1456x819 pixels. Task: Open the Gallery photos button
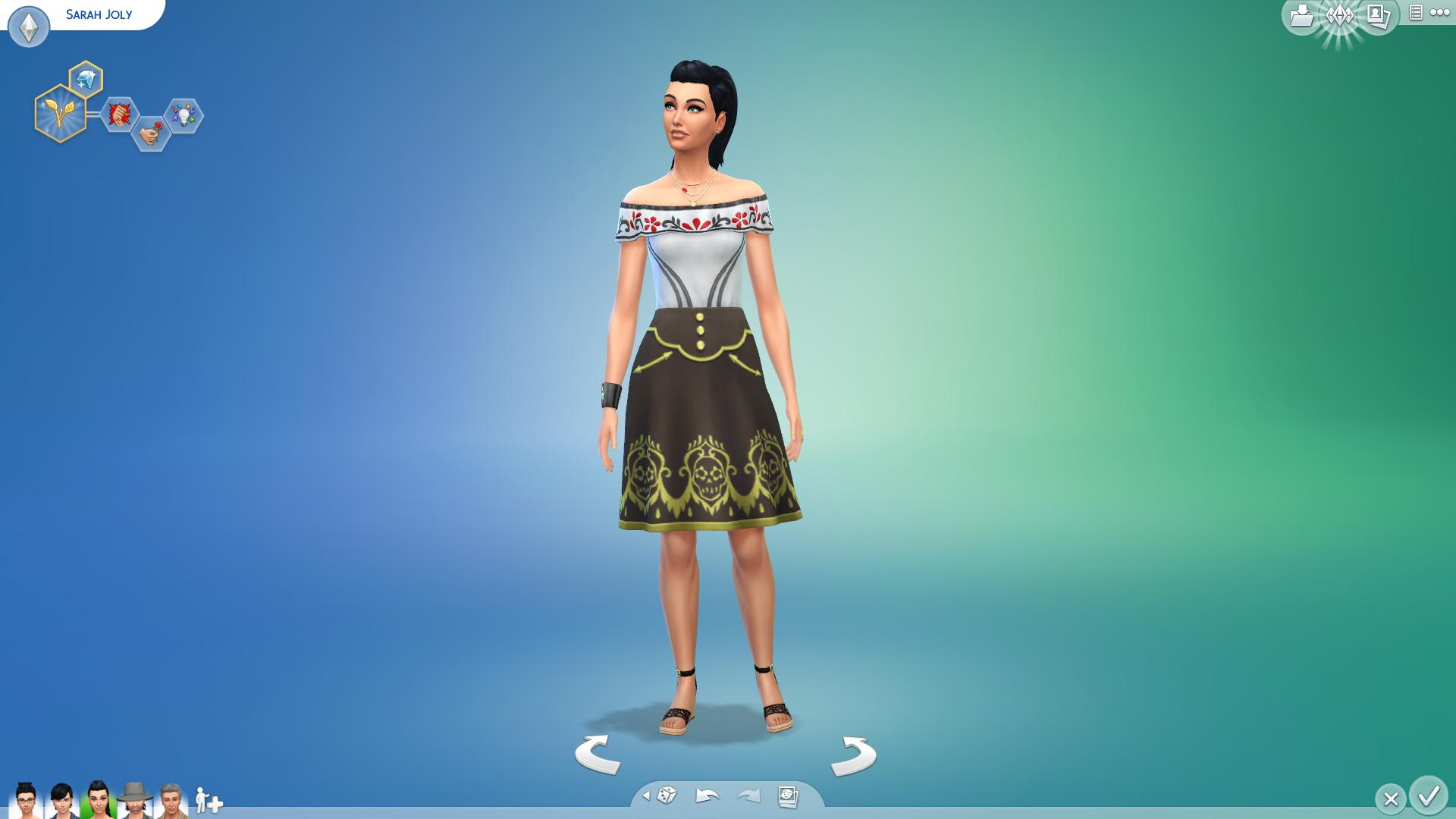[1379, 15]
